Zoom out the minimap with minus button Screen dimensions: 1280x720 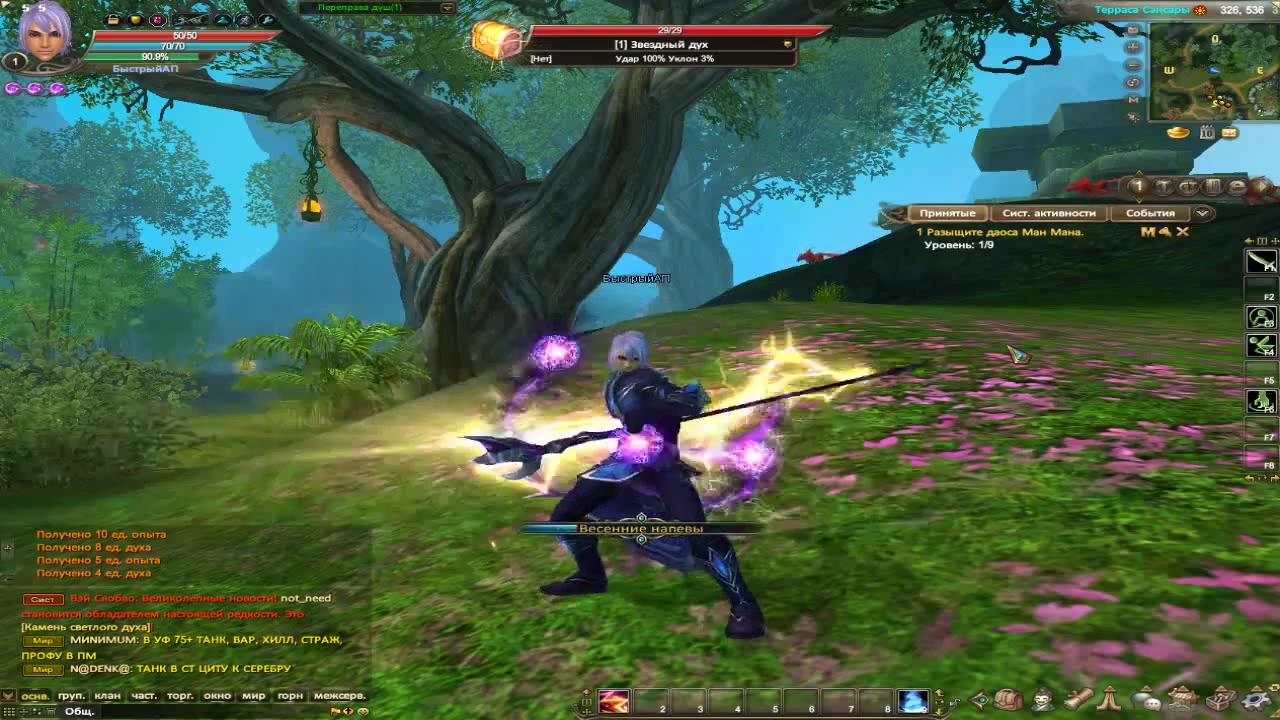tap(1133, 65)
